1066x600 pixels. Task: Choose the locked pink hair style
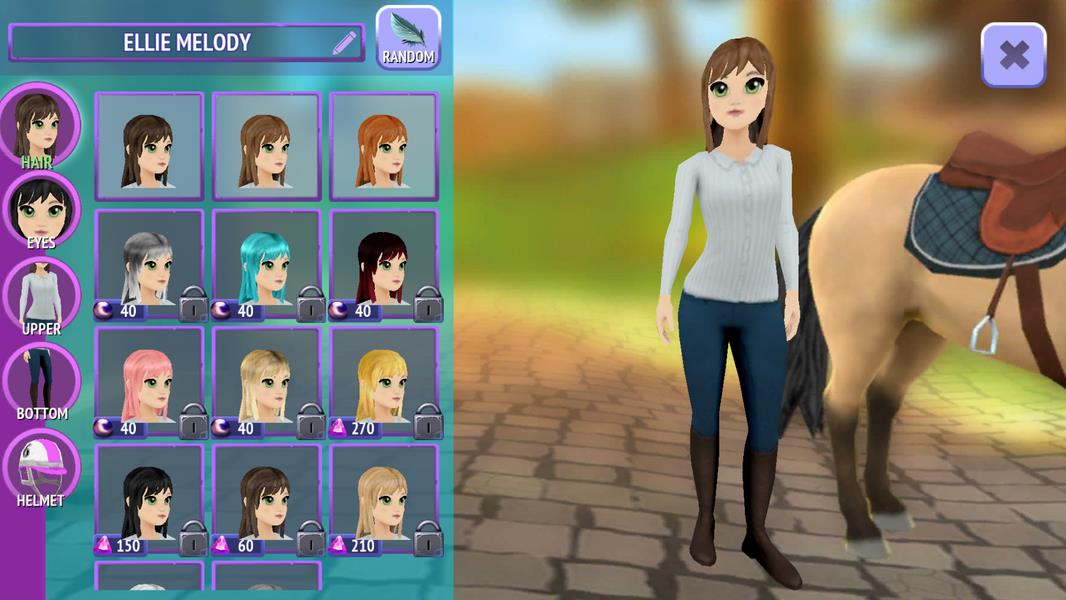(x=149, y=382)
